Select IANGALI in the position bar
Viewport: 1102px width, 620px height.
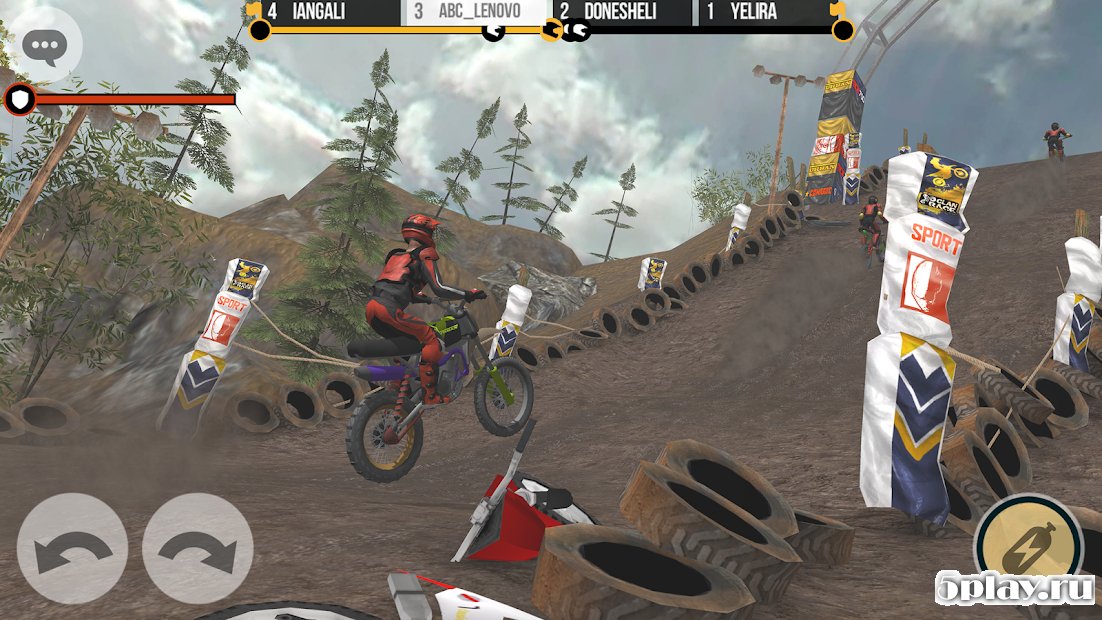pos(323,13)
